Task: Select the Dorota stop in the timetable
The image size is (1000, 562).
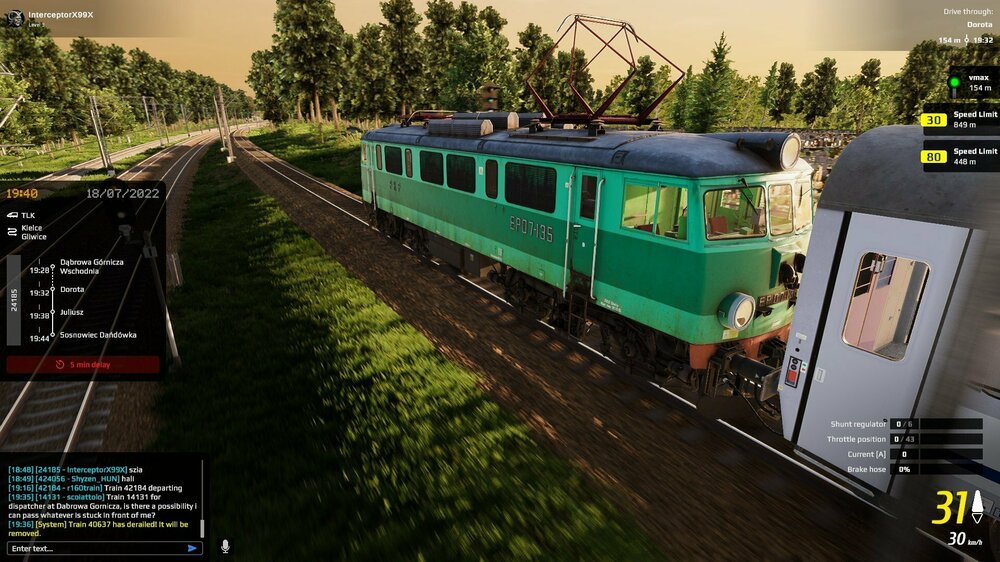Action: (x=72, y=289)
